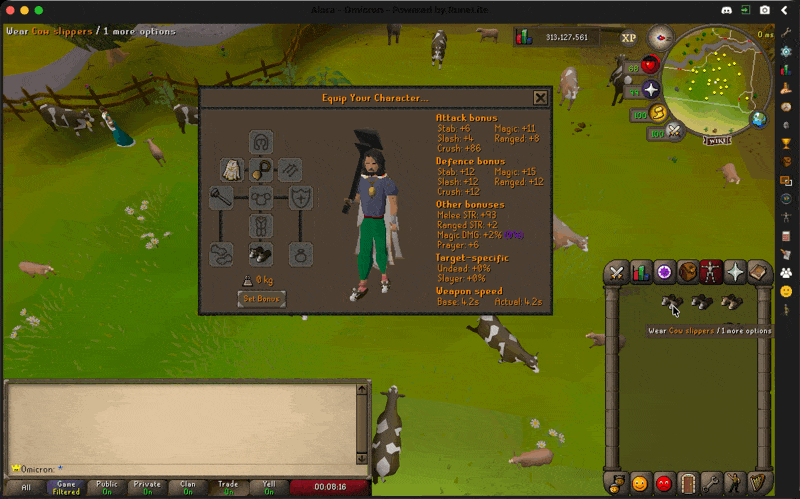Screen dimensions: 800x499
Task: Select the equipped amulet slot
Action: tap(261, 169)
